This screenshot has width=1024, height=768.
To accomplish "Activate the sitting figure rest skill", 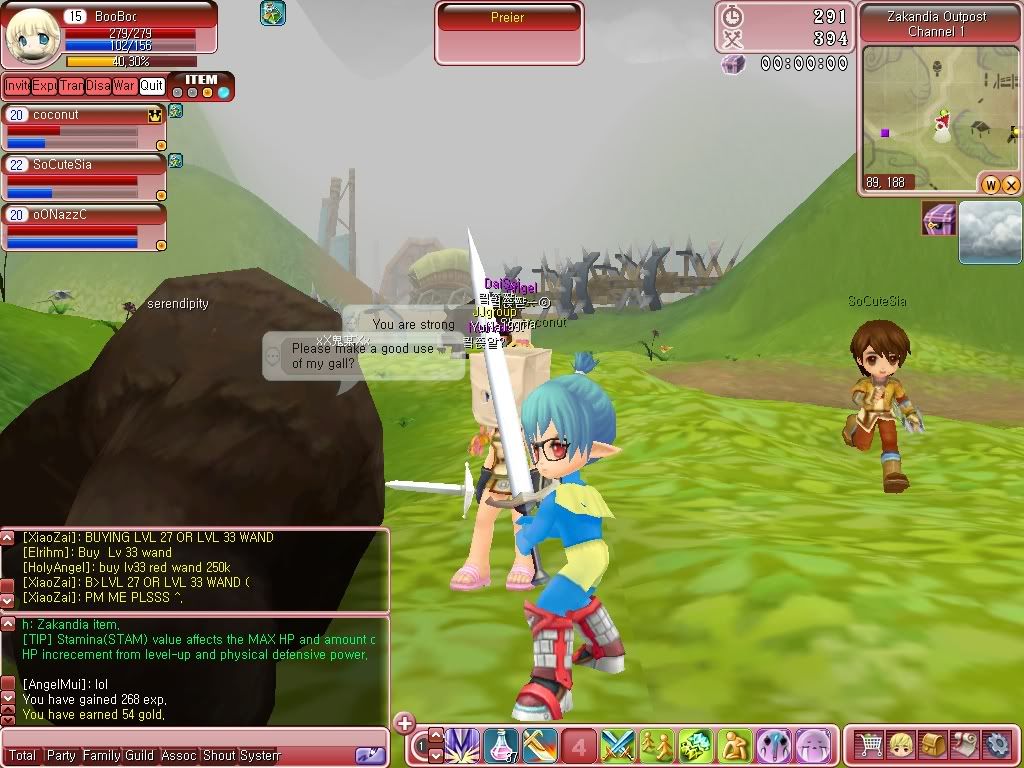I will (x=736, y=746).
